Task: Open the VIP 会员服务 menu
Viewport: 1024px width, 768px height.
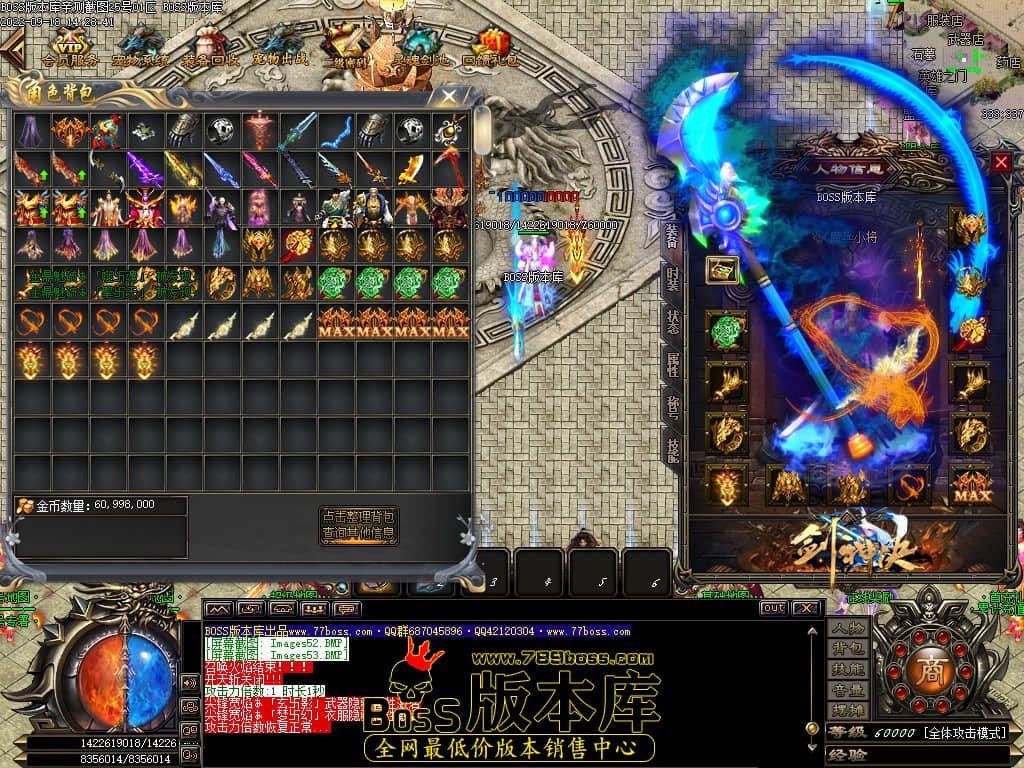Action: point(70,46)
